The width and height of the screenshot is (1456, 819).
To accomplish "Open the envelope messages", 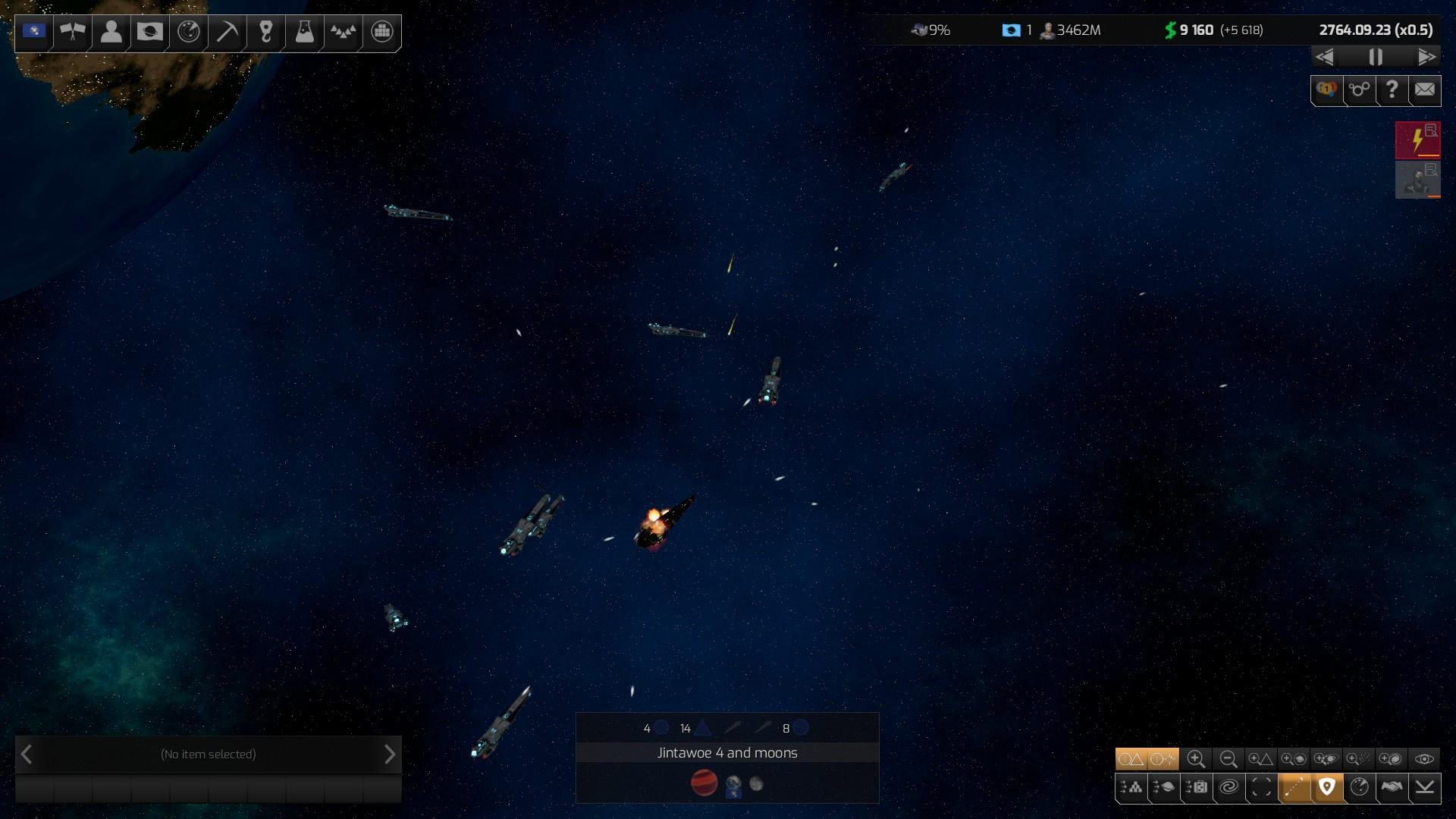I will pyautogui.click(x=1425, y=90).
